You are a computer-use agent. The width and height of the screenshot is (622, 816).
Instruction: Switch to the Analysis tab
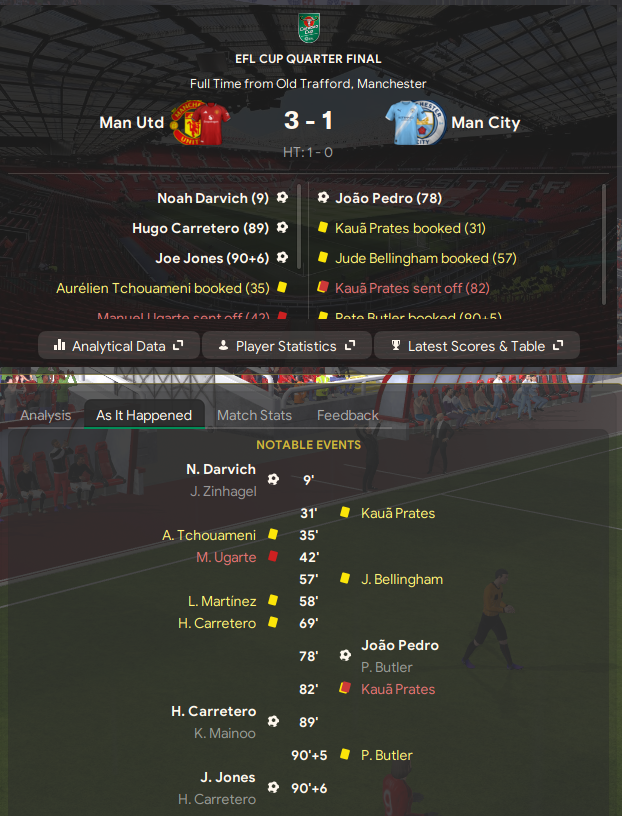[x=46, y=415]
